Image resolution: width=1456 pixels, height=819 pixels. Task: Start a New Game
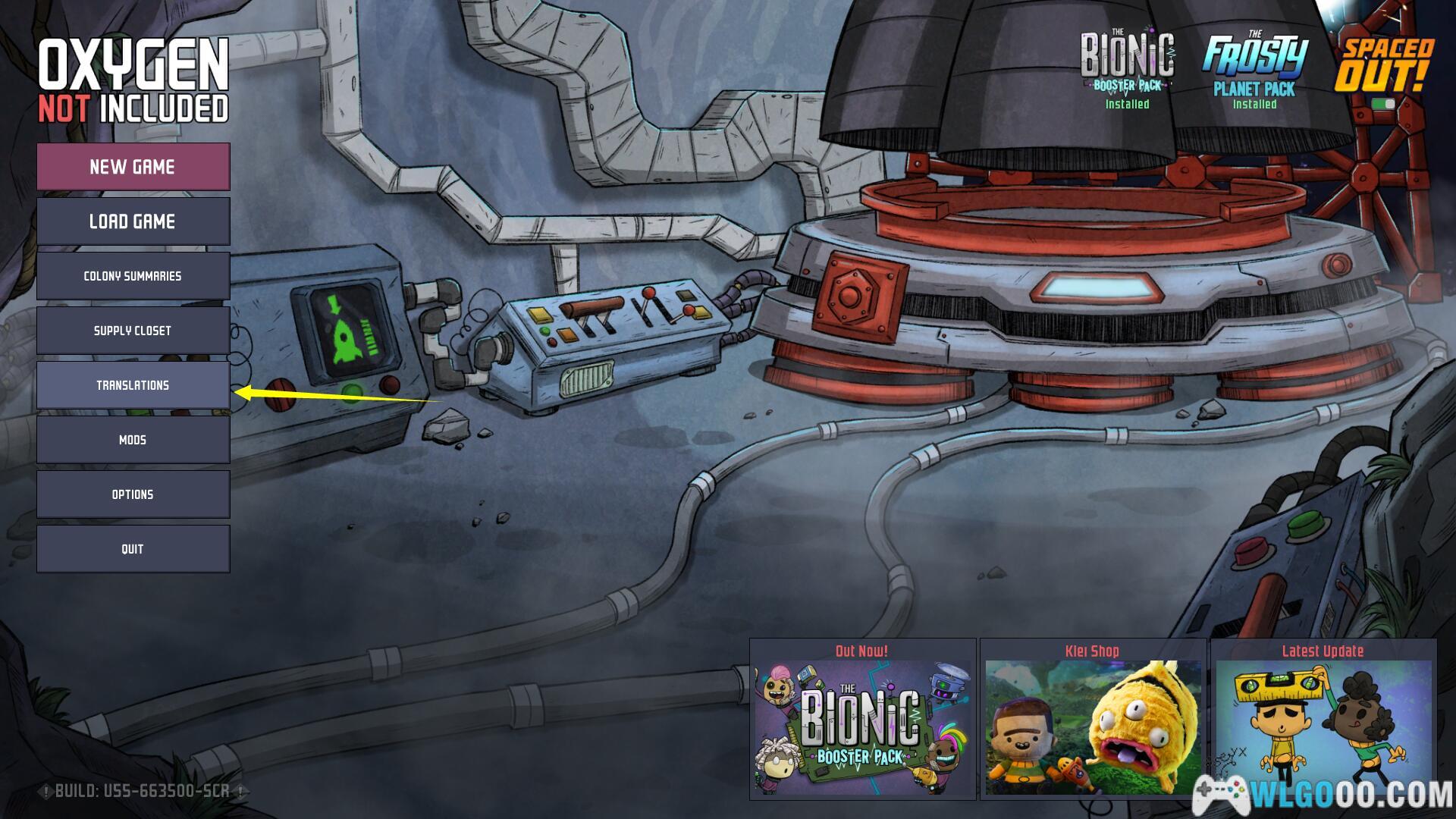click(133, 167)
